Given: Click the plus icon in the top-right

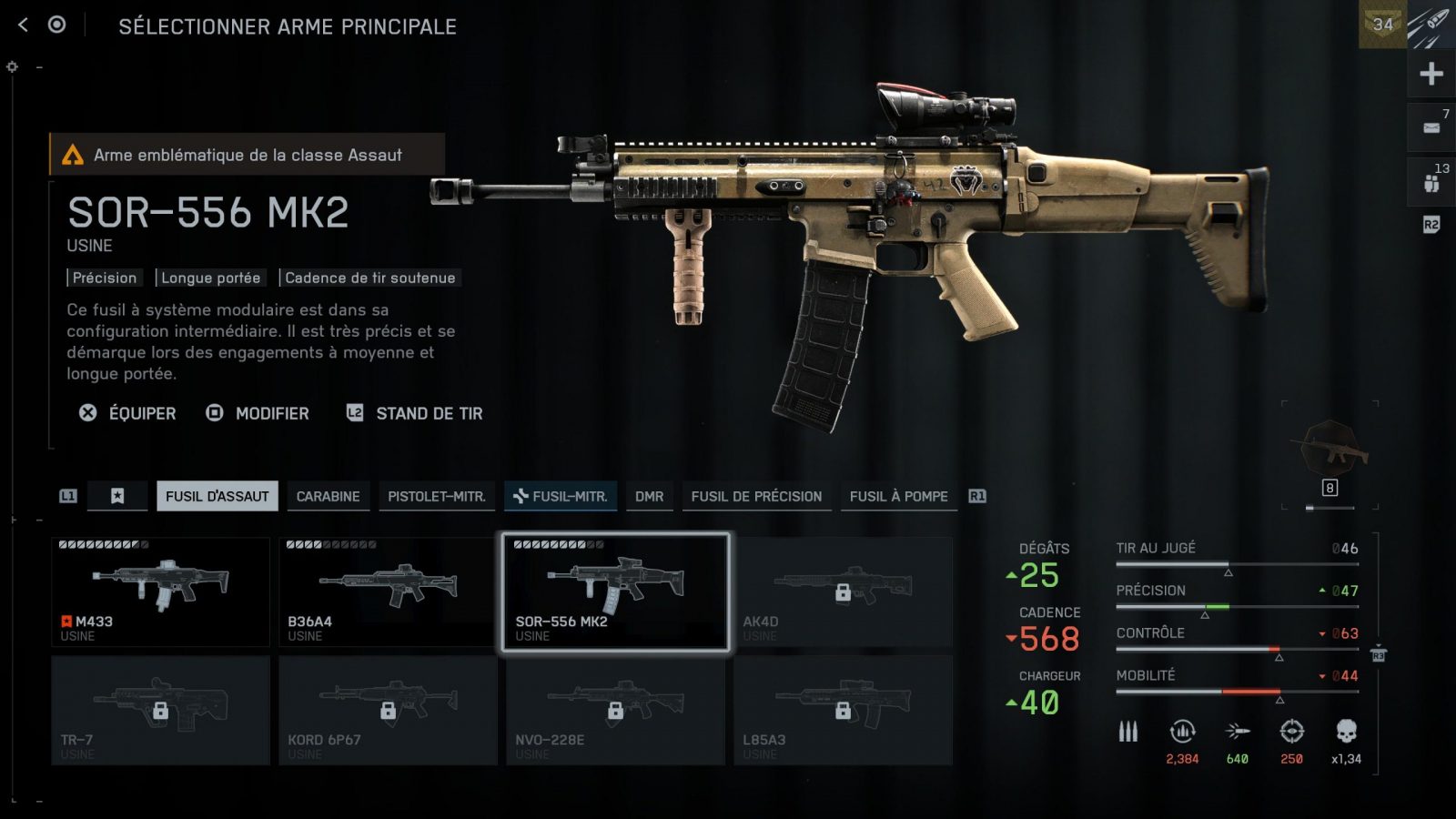Looking at the screenshot, I should pos(1431,74).
